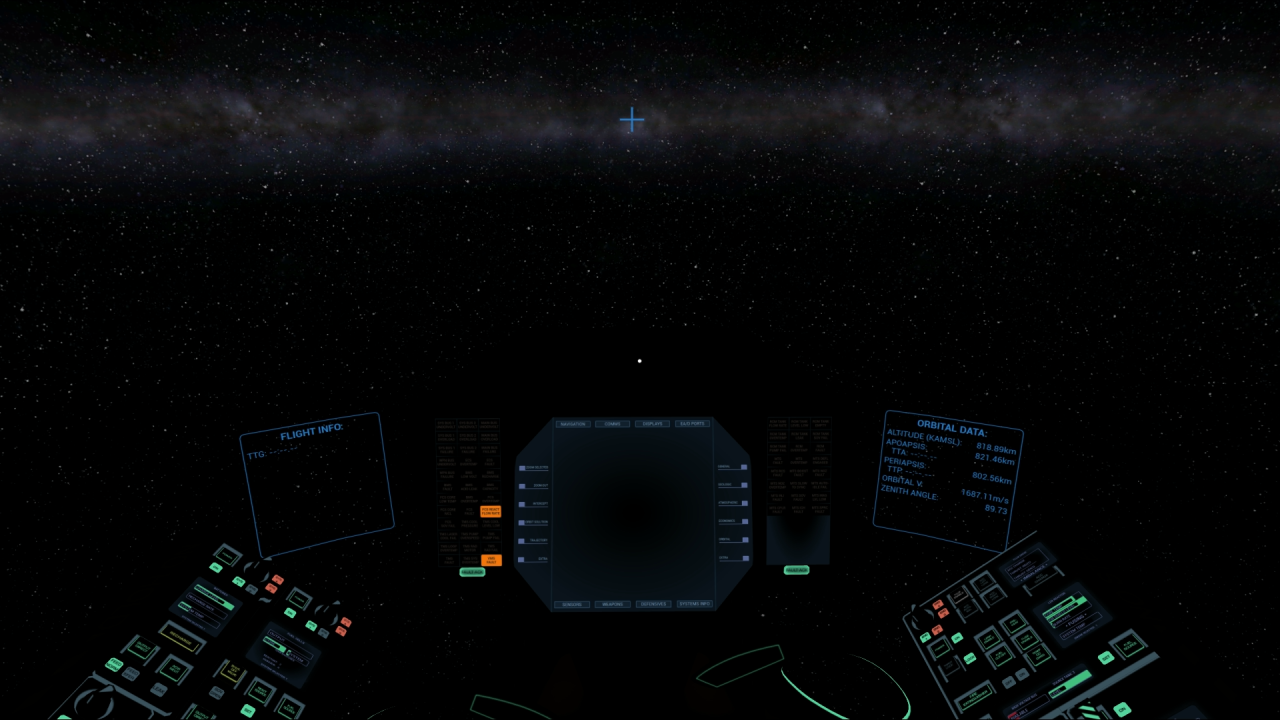Select the SYSTEMS INFO tab
This screenshot has width=1280, height=720.
[694, 604]
